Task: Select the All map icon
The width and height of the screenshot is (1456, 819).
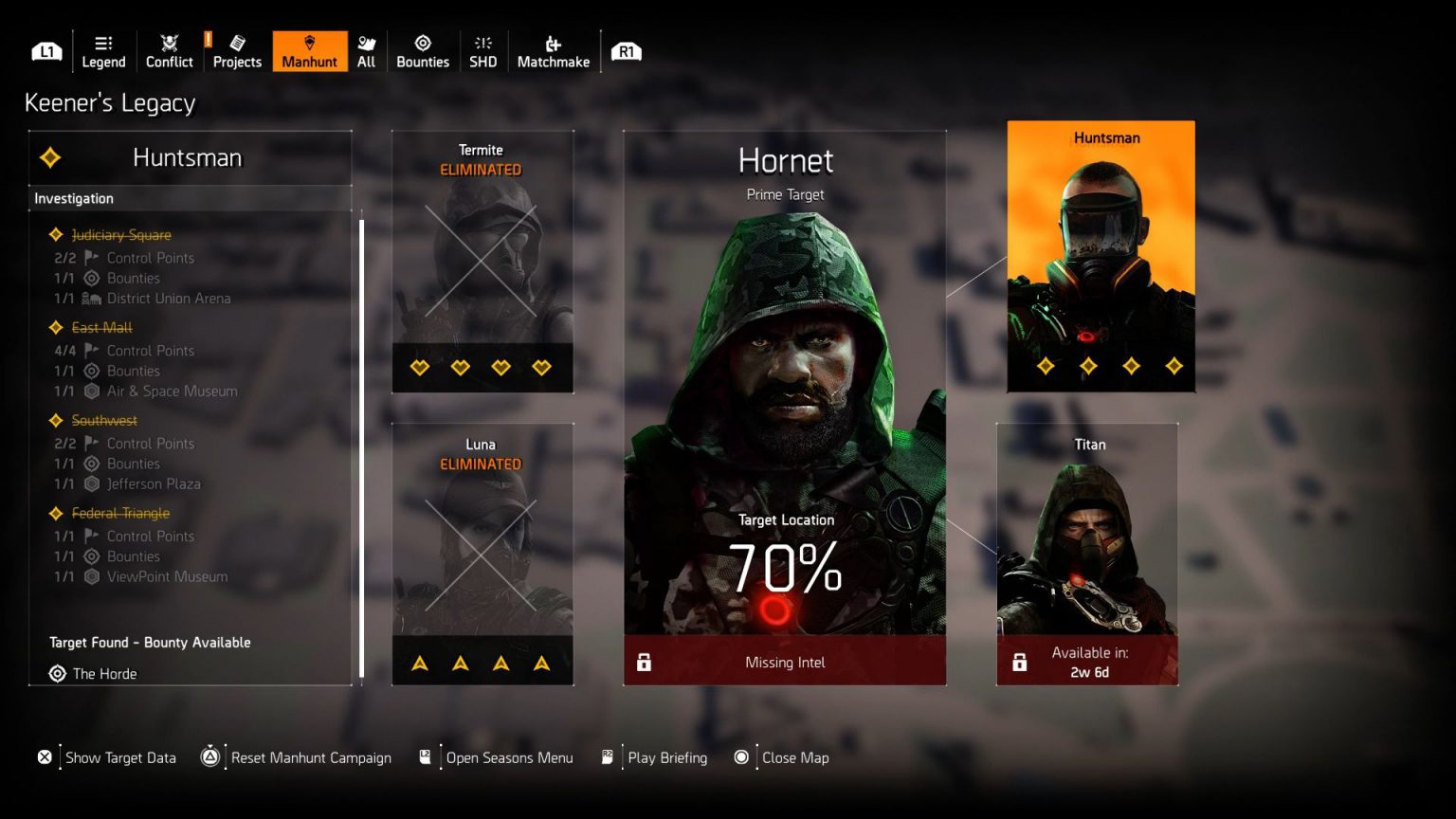Action: click(366, 44)
